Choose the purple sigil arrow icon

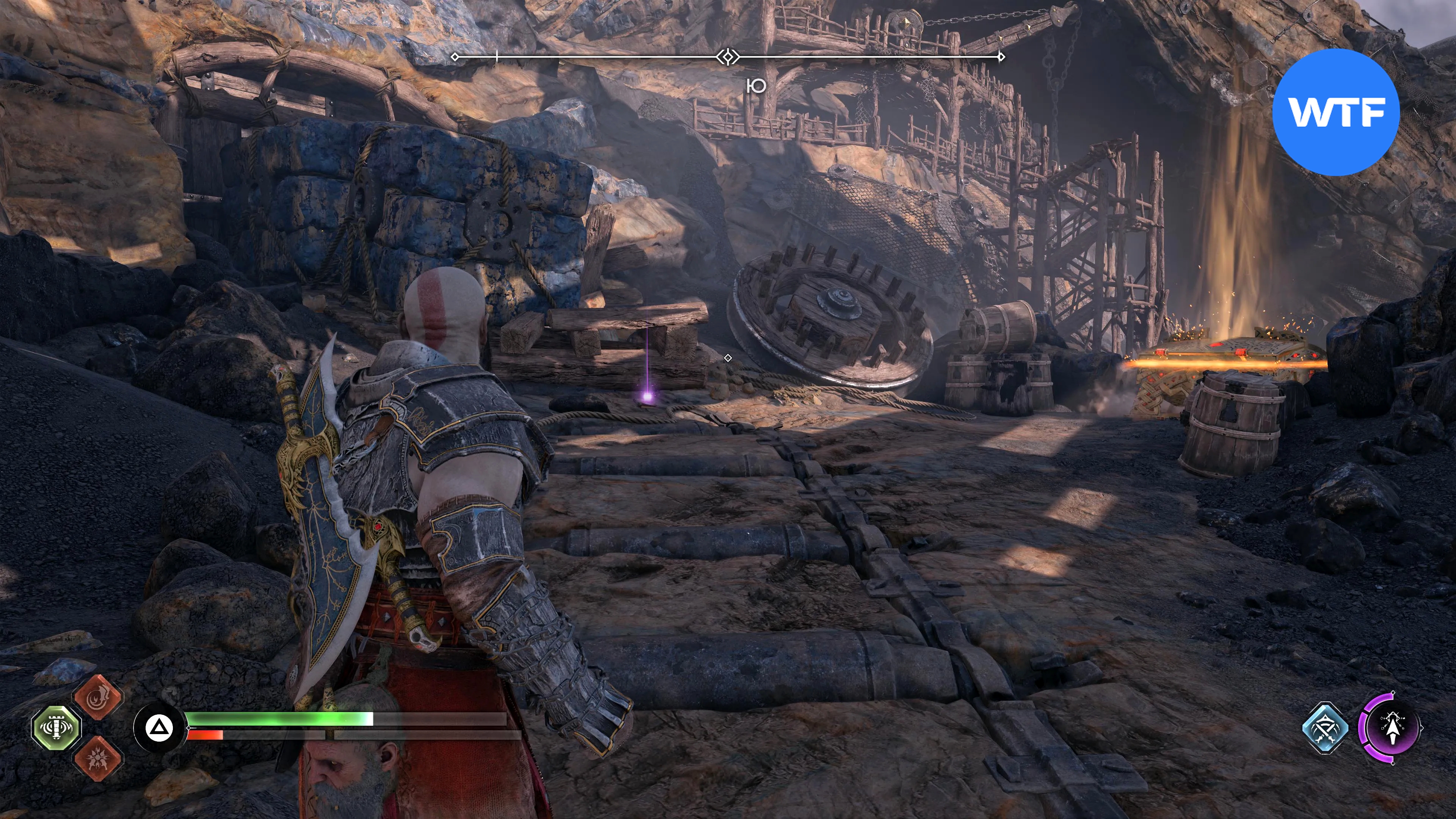[1392, 728]
